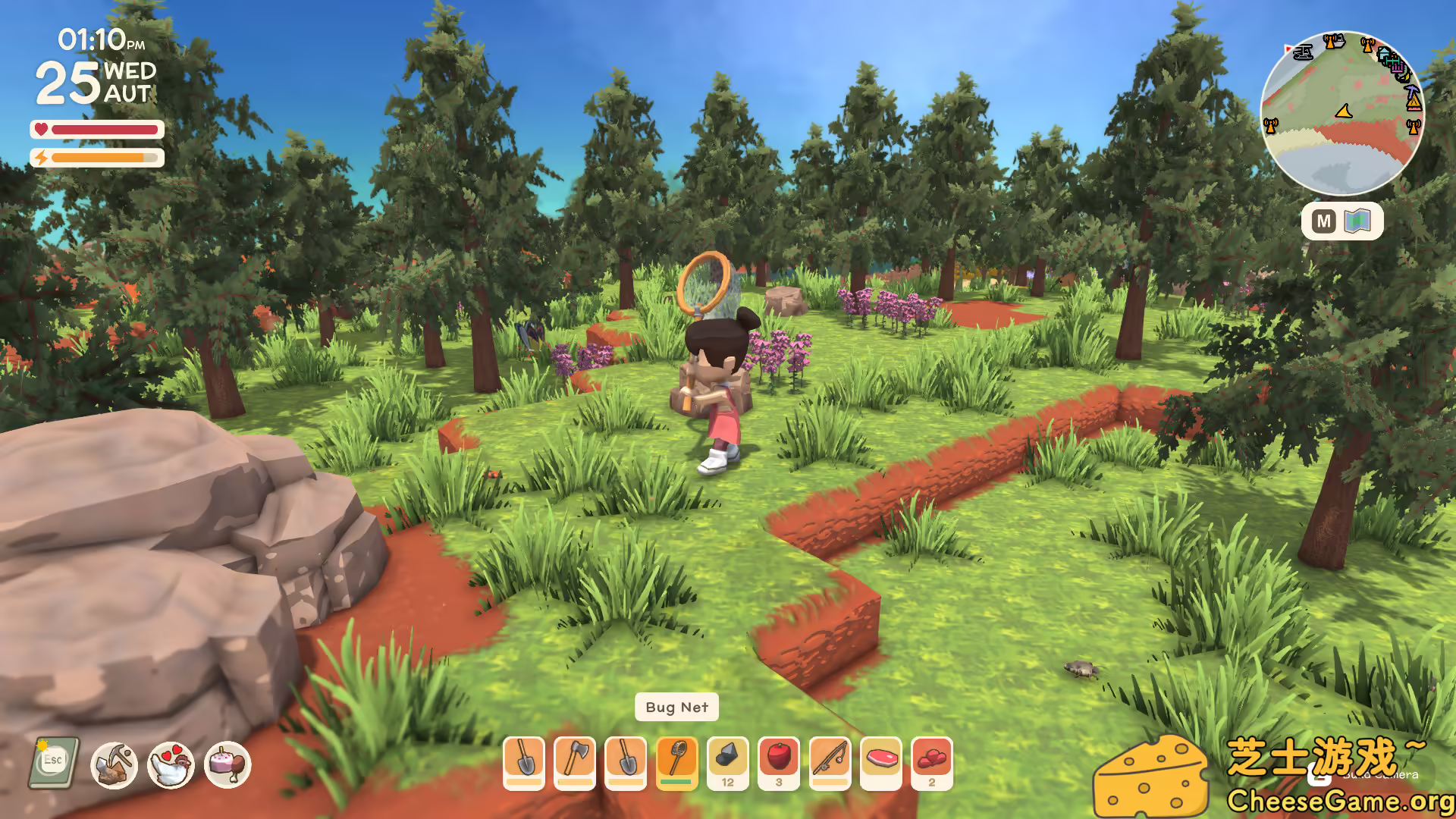Select the Bug Net hotbar slot
Viewport: 1456px width, 819px height.
coord(676,762)
